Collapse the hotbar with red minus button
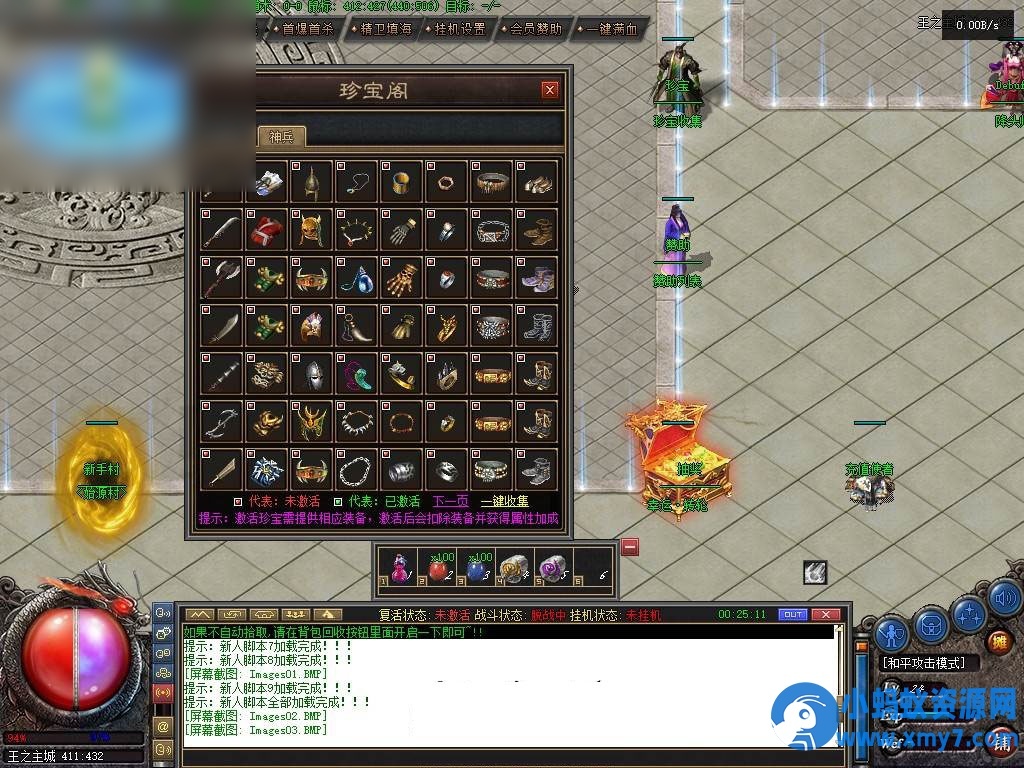The width and height of the screenshot is (1024, 768). pyautogui.click(x=630, y=546)
